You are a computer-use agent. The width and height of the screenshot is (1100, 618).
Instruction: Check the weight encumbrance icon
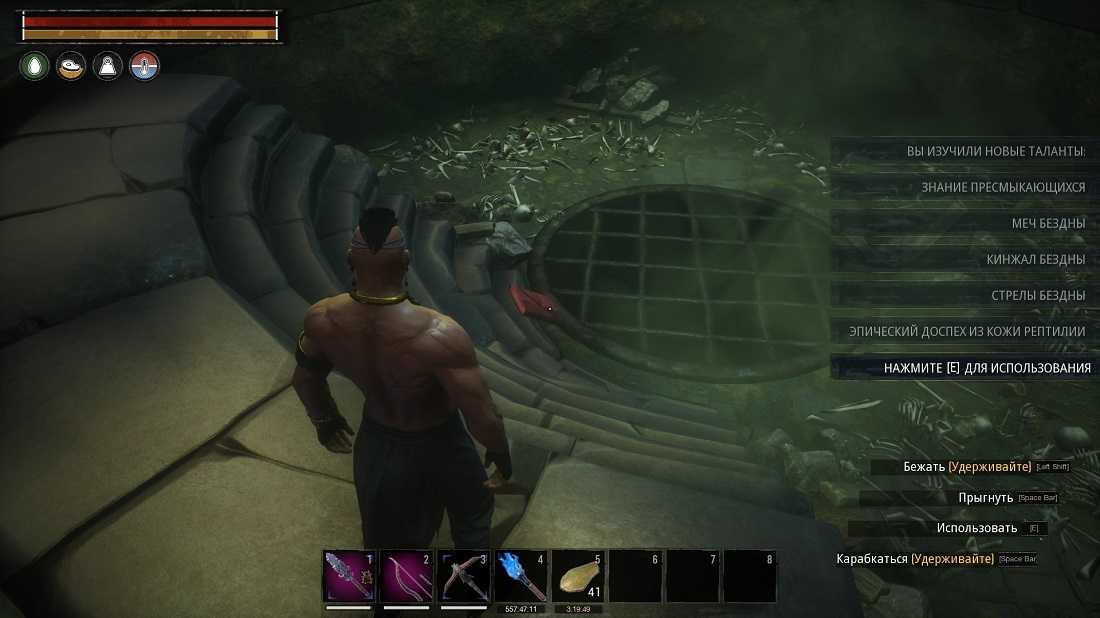click(108, 67)
